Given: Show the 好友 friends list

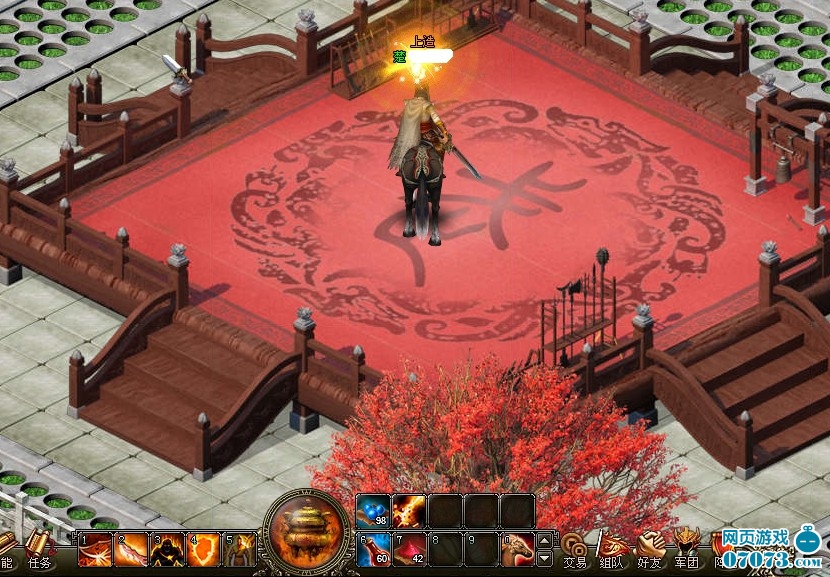Looking at the screenshot, I should 650,549.
